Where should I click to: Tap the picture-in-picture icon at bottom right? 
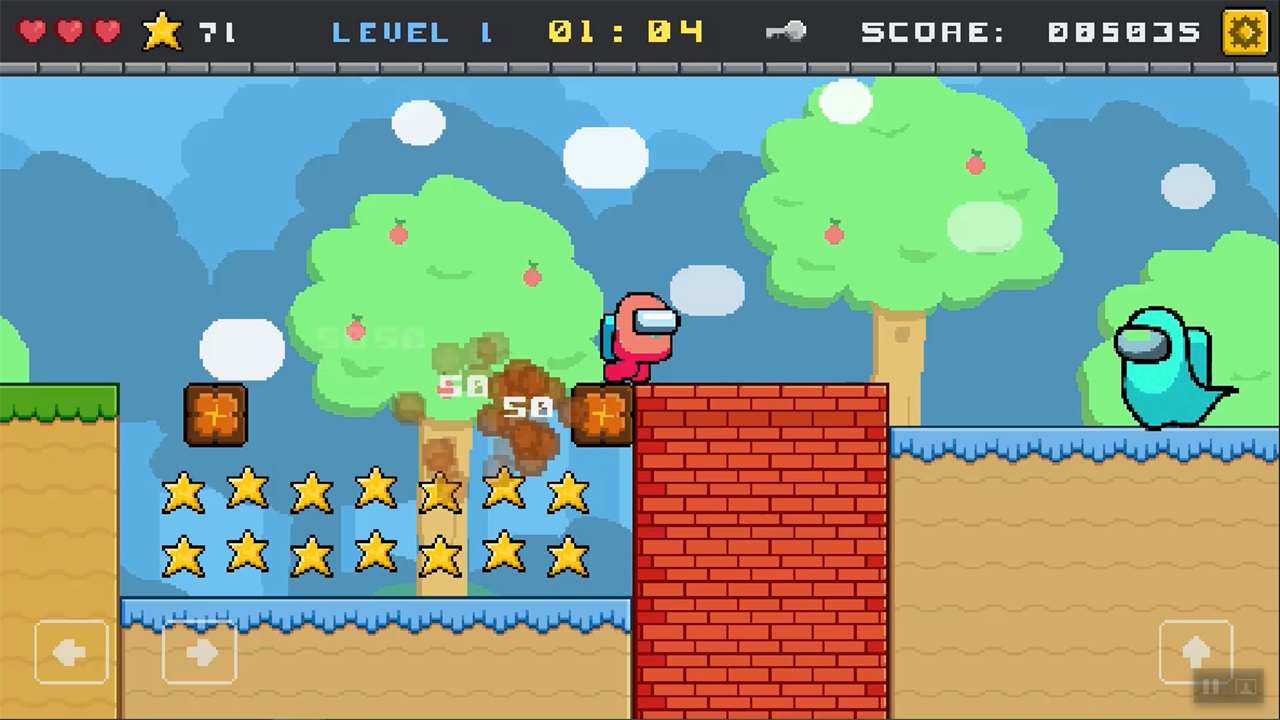point(1246,687)
